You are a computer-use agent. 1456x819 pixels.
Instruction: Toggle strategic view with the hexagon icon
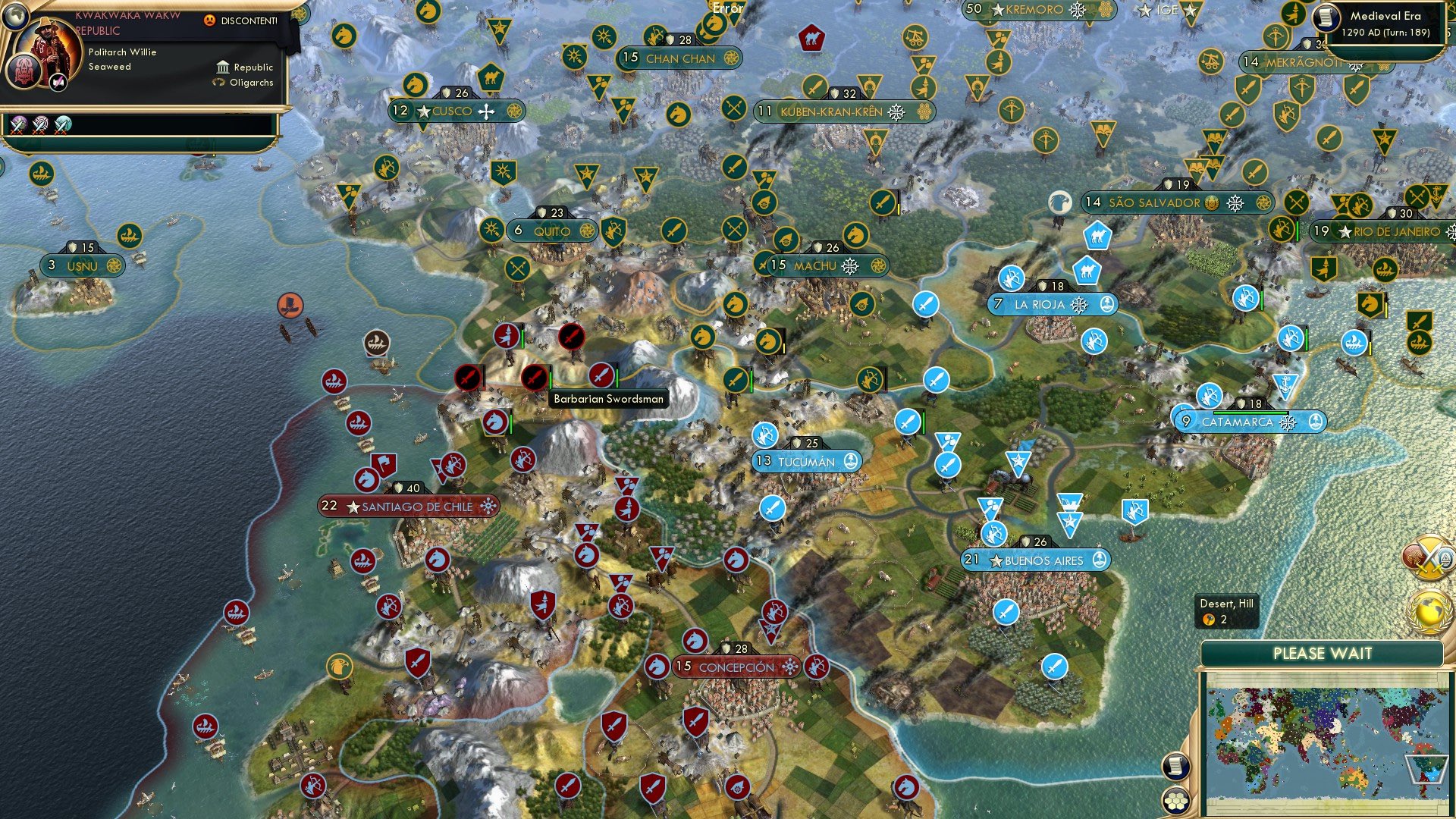click(1175, 801)
